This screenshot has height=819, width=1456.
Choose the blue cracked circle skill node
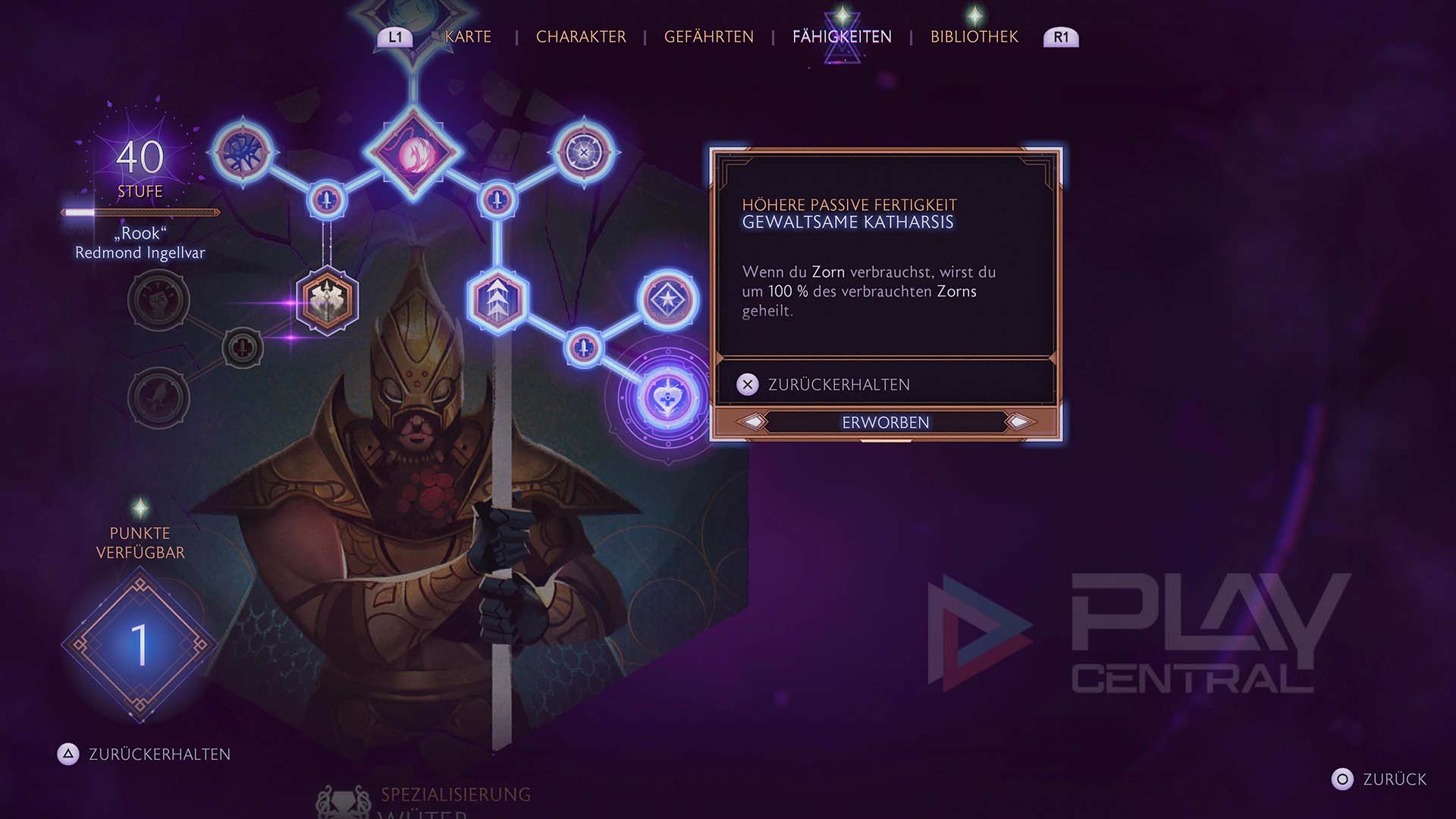tap(243, 152)
